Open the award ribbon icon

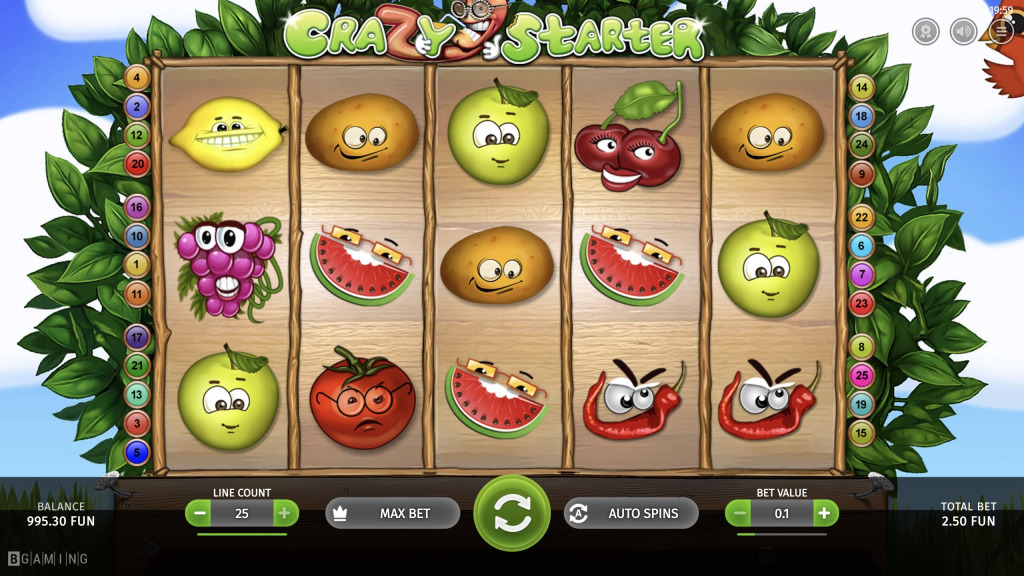(x=925, y=31)
